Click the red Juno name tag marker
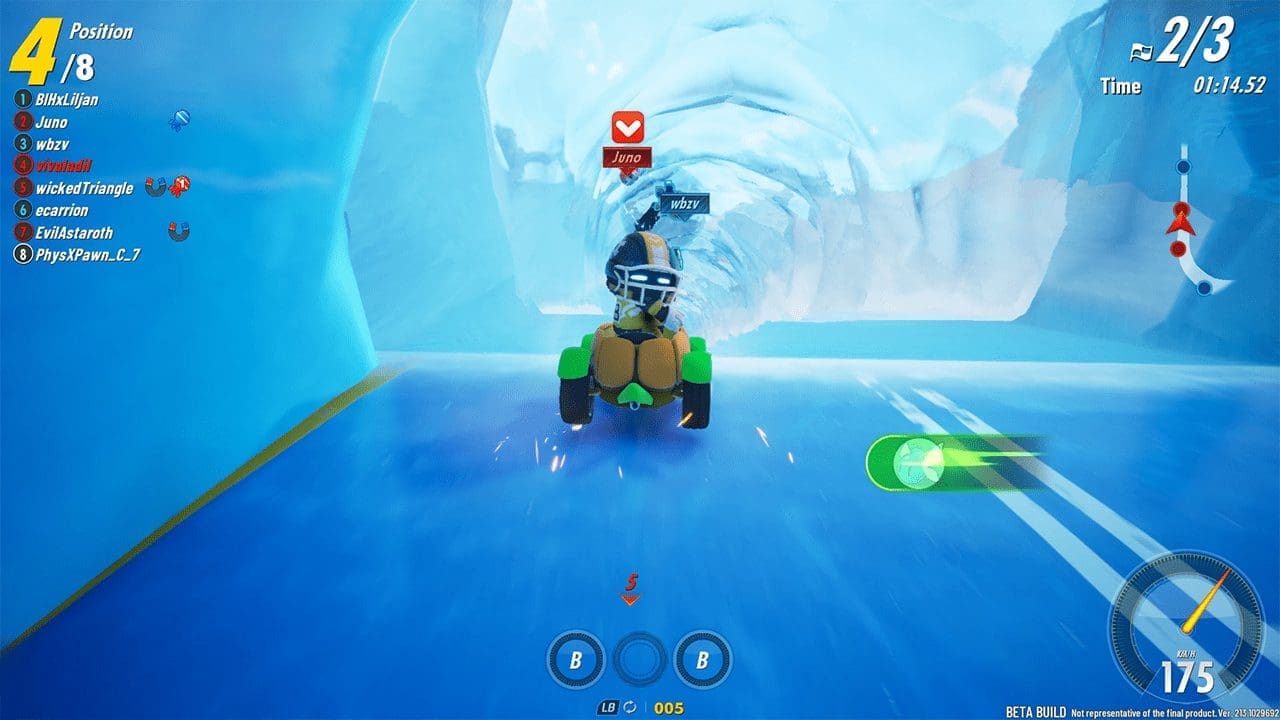This screenshot has height=720, width=1280. [x=628, y=157]
